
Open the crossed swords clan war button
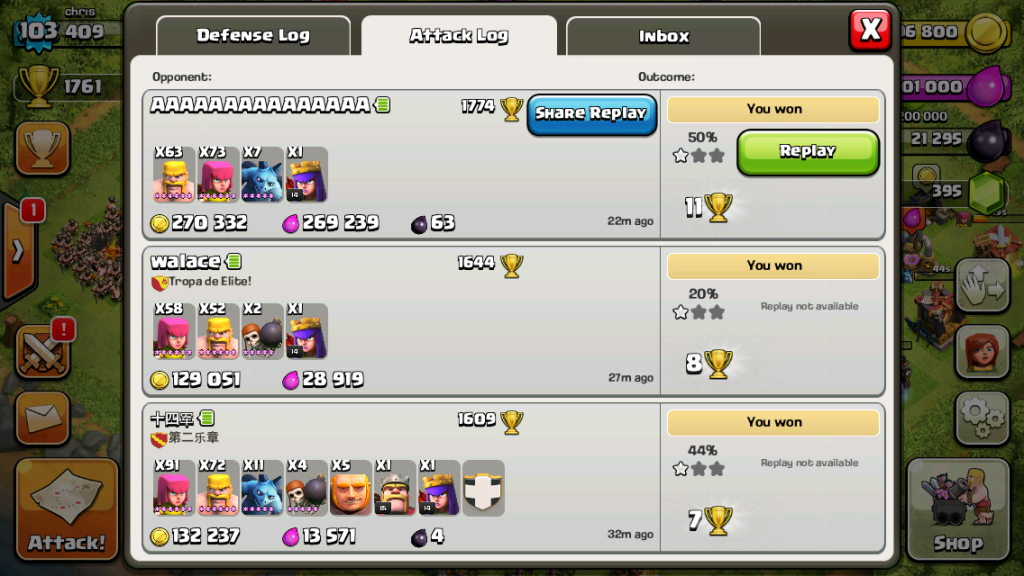[42, 352]
